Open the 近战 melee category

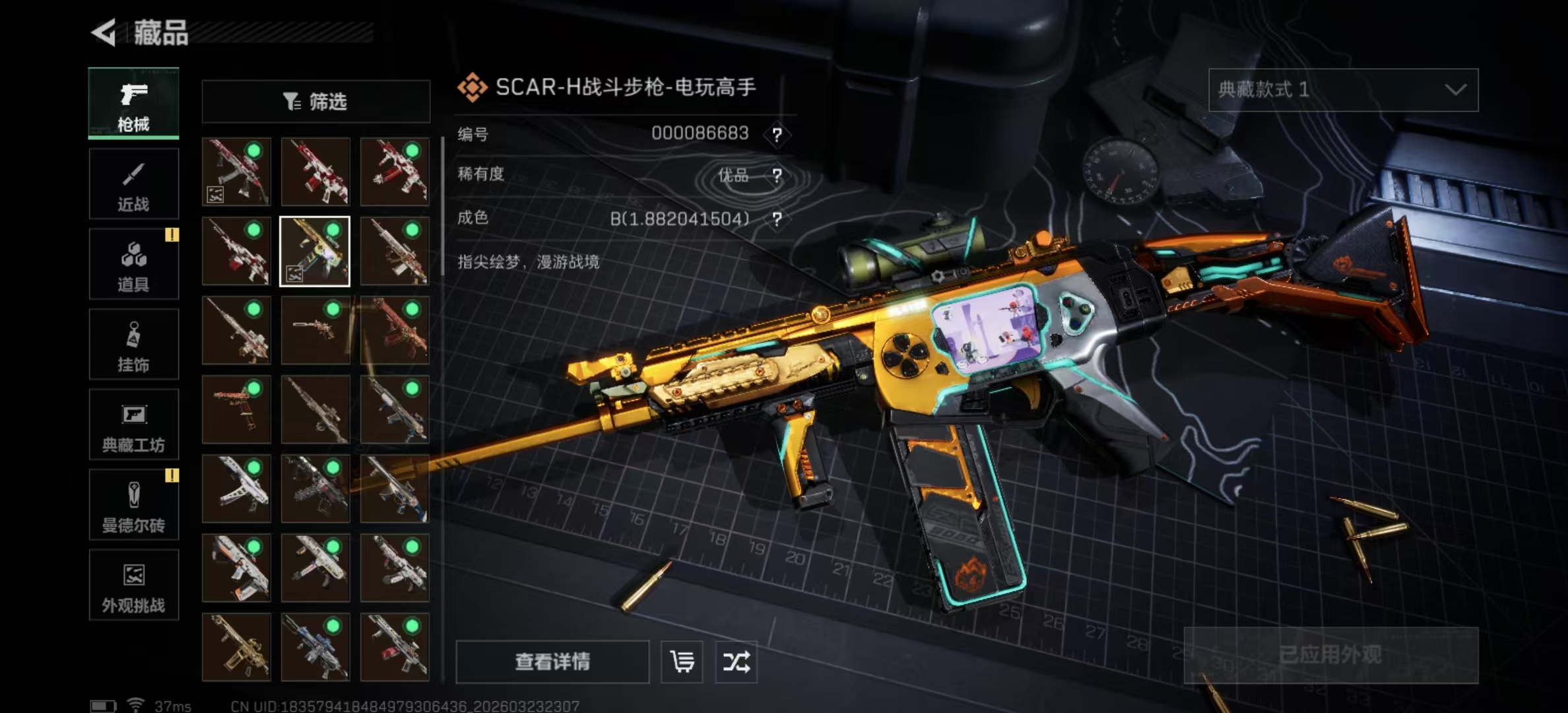coord(133,184)
